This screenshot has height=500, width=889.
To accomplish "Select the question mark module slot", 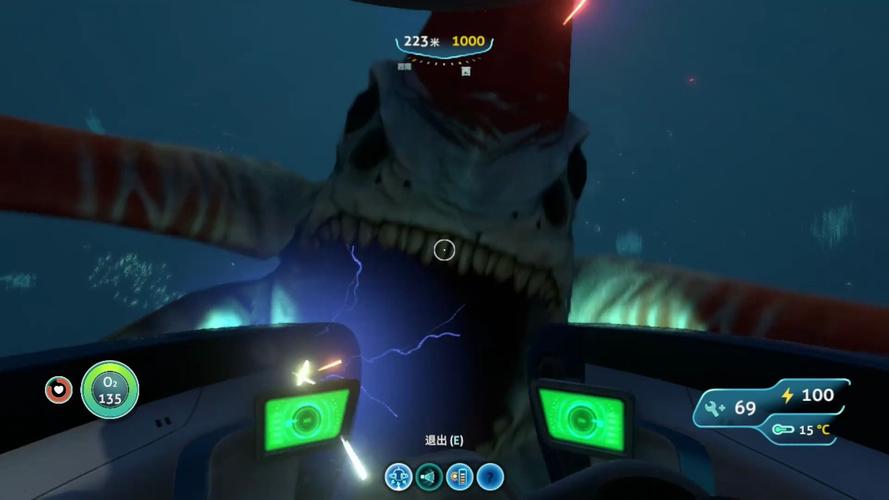I will (489, 477).
